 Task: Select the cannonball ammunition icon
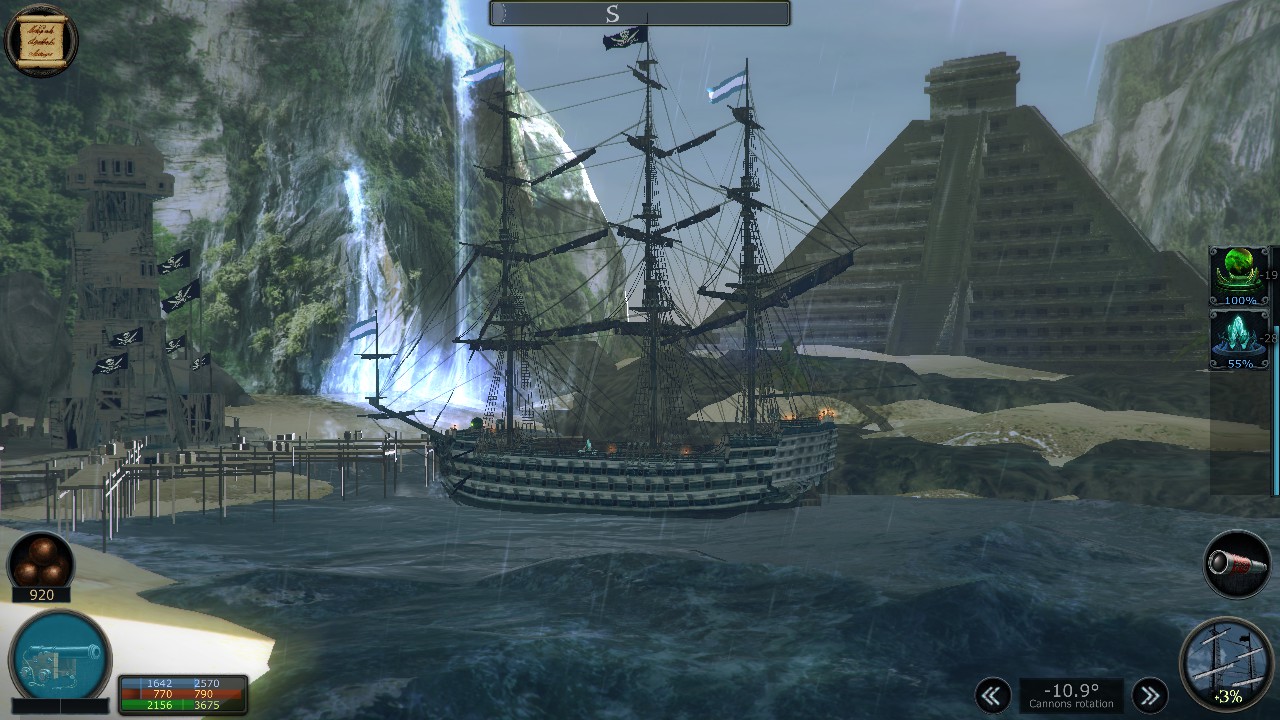coord(40,560)
